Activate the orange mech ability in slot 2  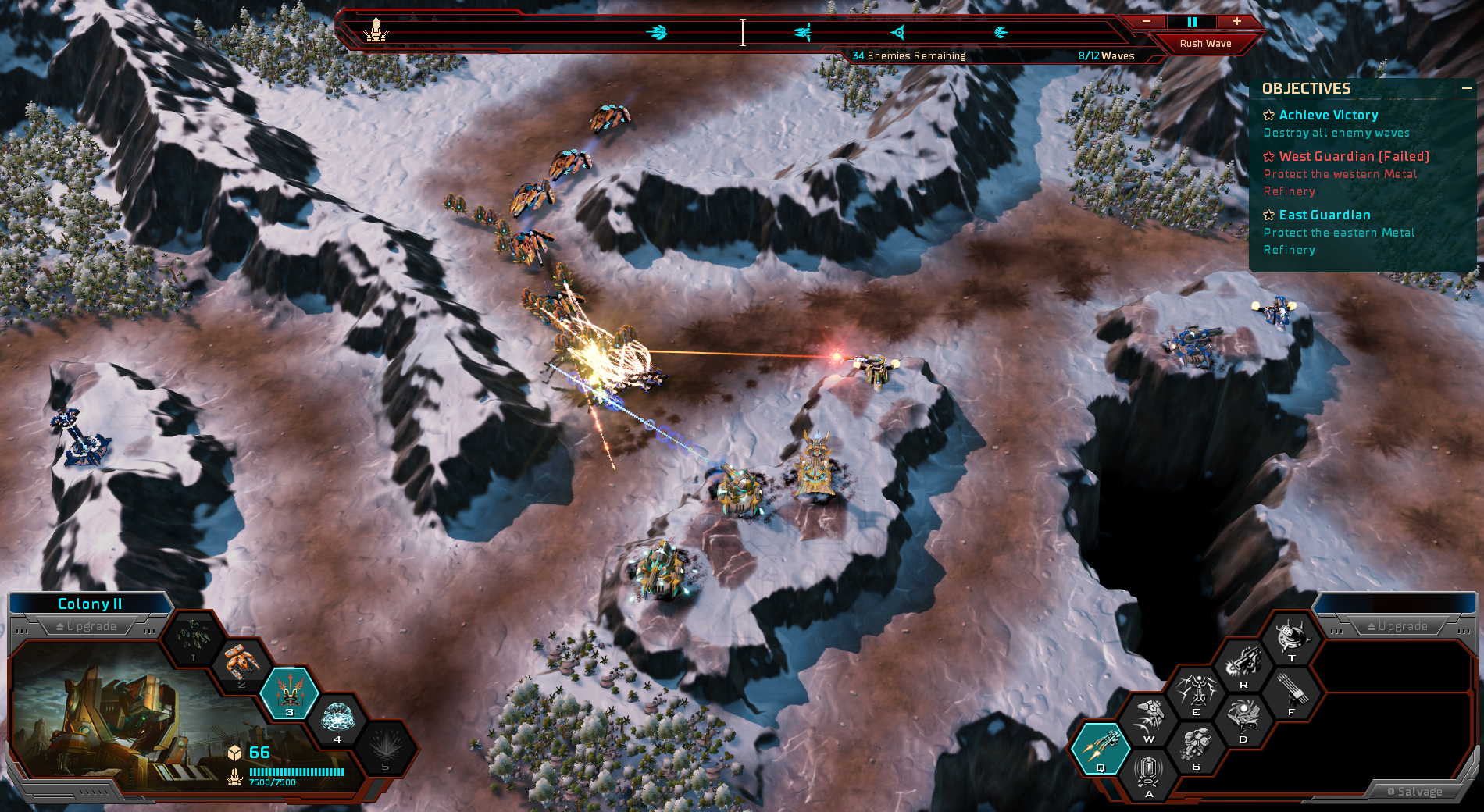pyautogui.click(x=241, y=664)
